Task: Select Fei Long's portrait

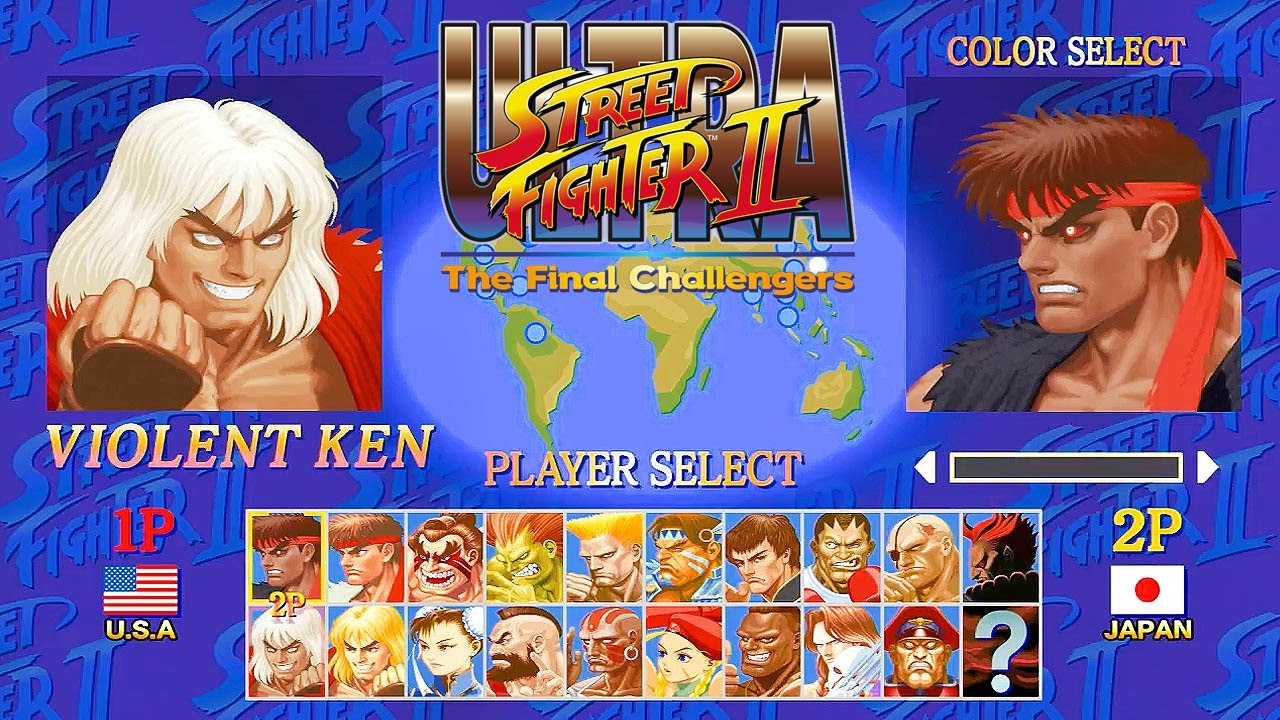Action: 761,554
